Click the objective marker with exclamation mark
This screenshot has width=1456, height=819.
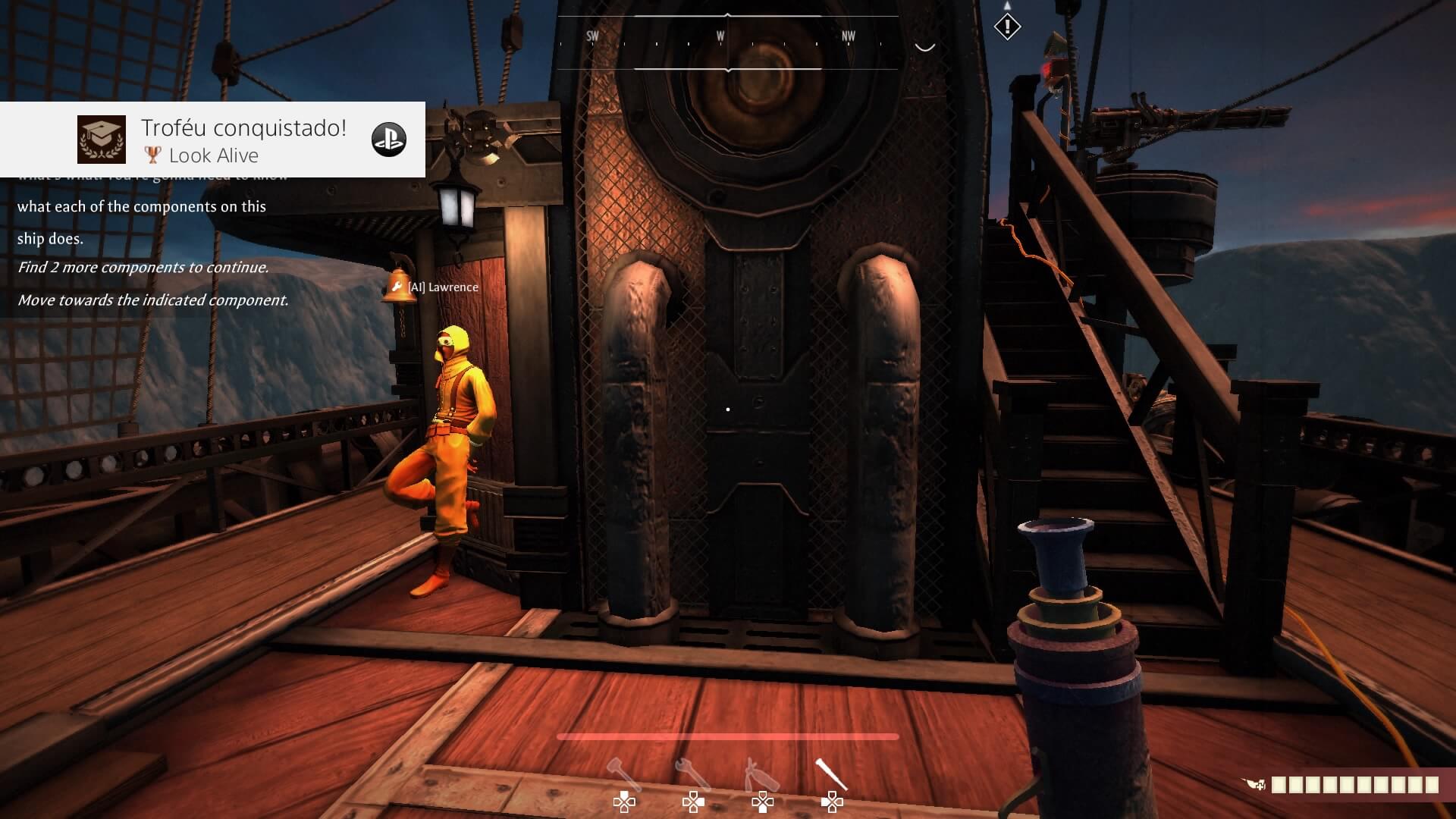coord(1007,27)
